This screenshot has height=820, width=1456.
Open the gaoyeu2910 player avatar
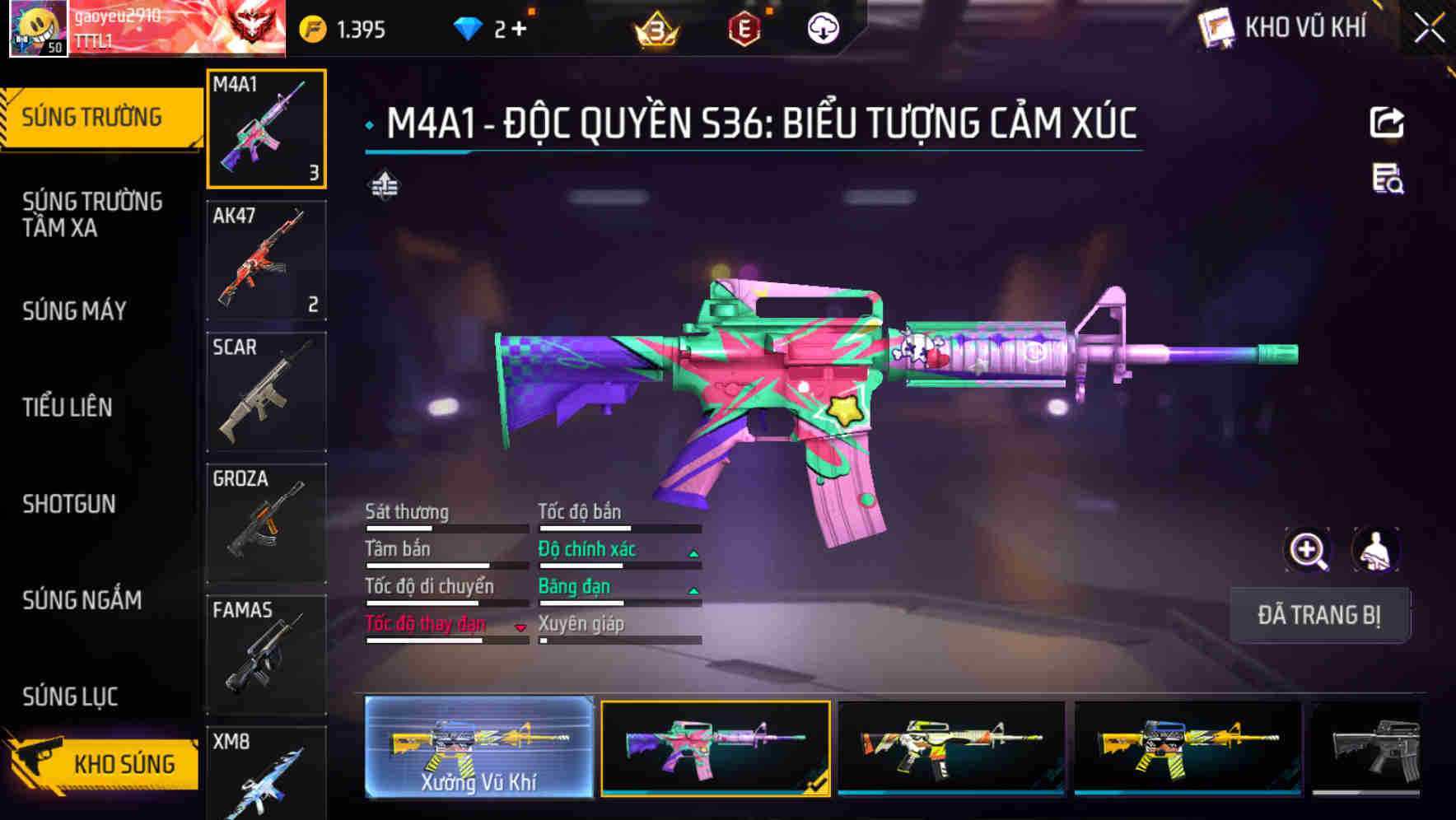click(x=38, y=29)
